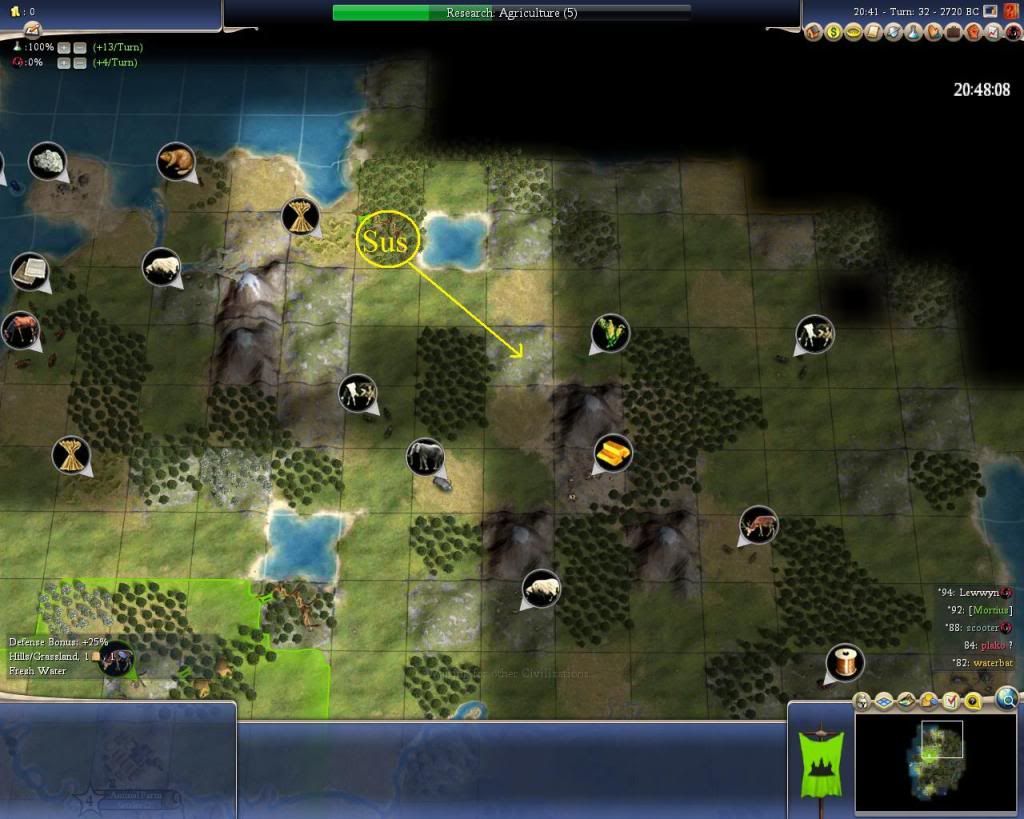Toggle the grid tile display button

(885, 701)
